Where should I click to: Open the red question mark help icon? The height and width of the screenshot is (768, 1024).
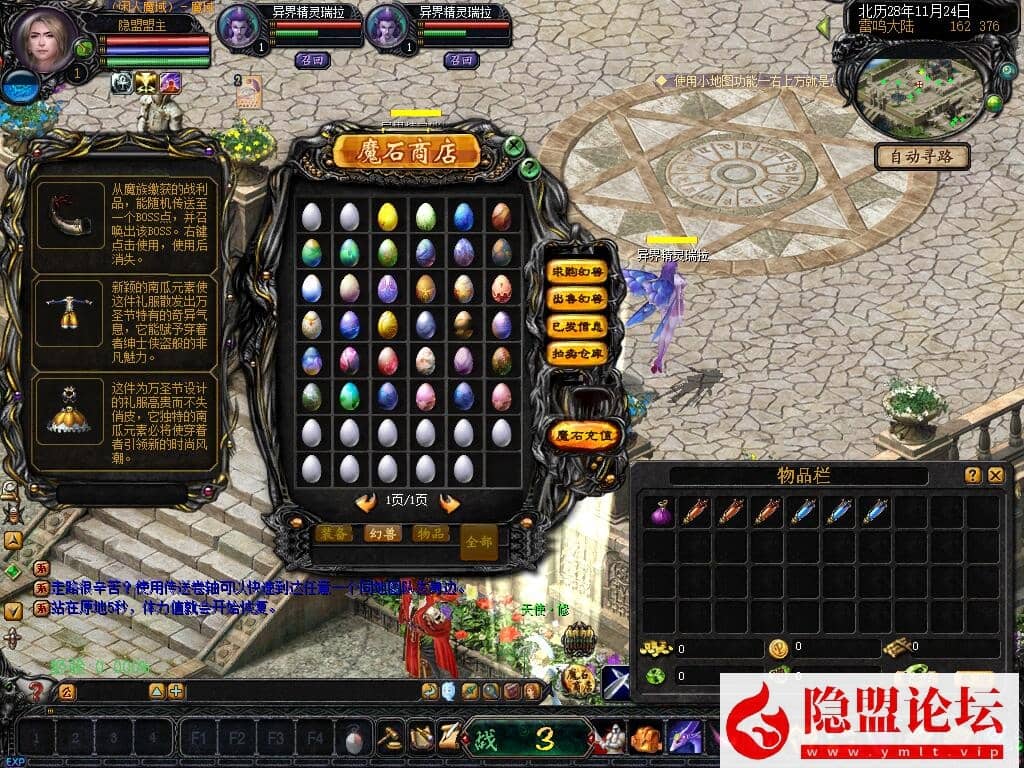pyautogui.click(x=37, y=690)
